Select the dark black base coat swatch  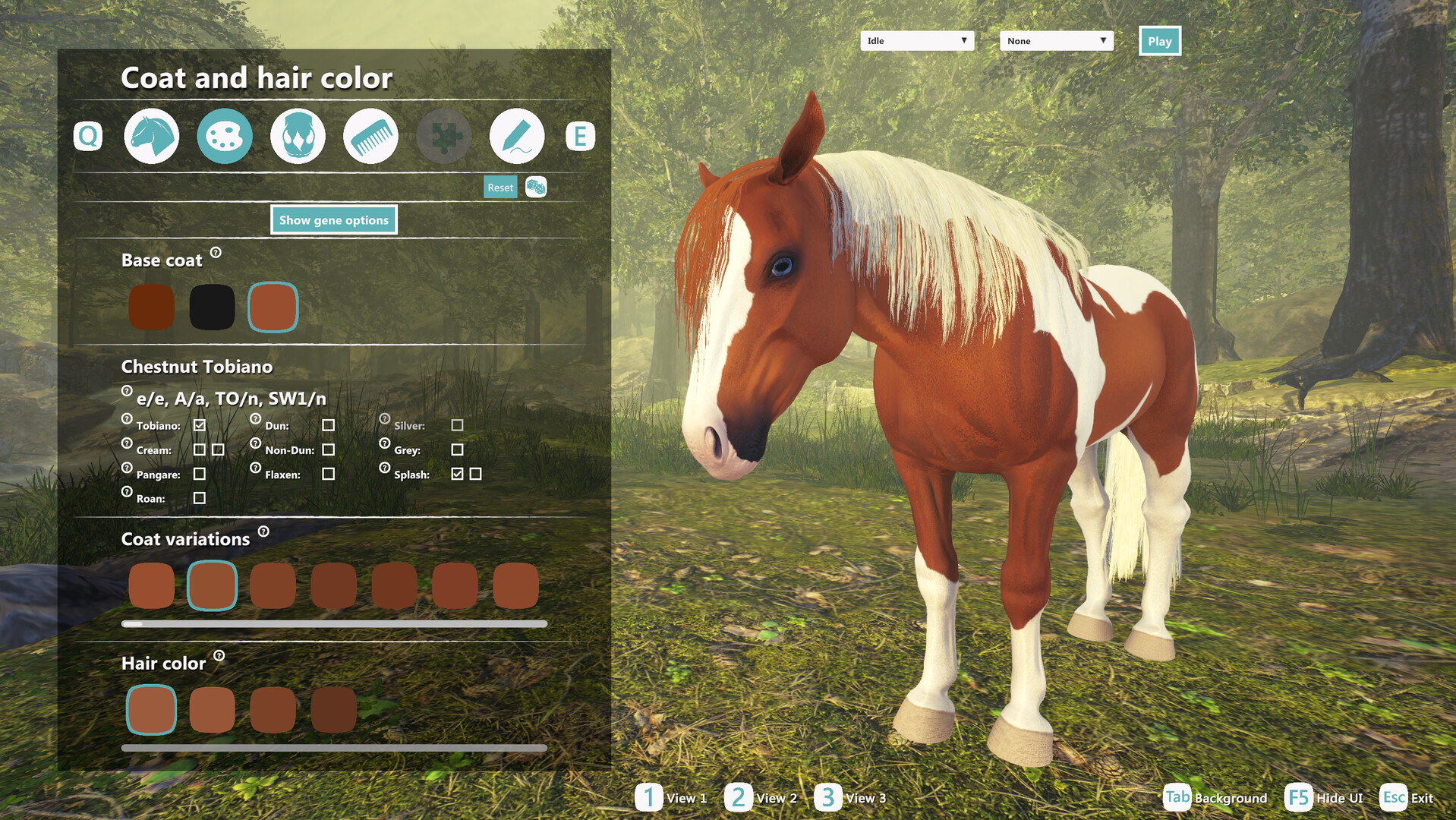pos(212,306)
